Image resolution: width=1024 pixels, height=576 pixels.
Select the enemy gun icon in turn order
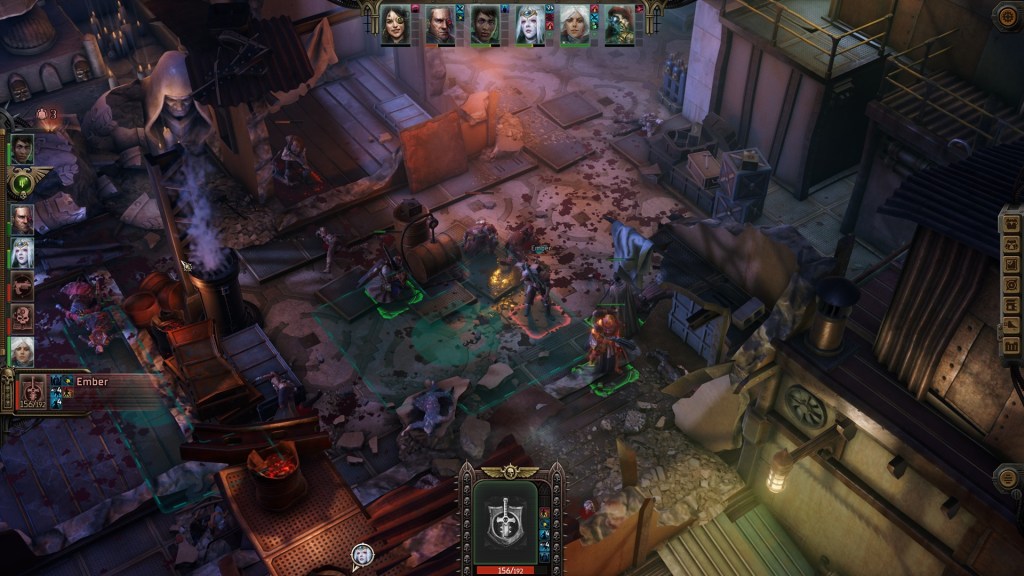click(22, 286)
